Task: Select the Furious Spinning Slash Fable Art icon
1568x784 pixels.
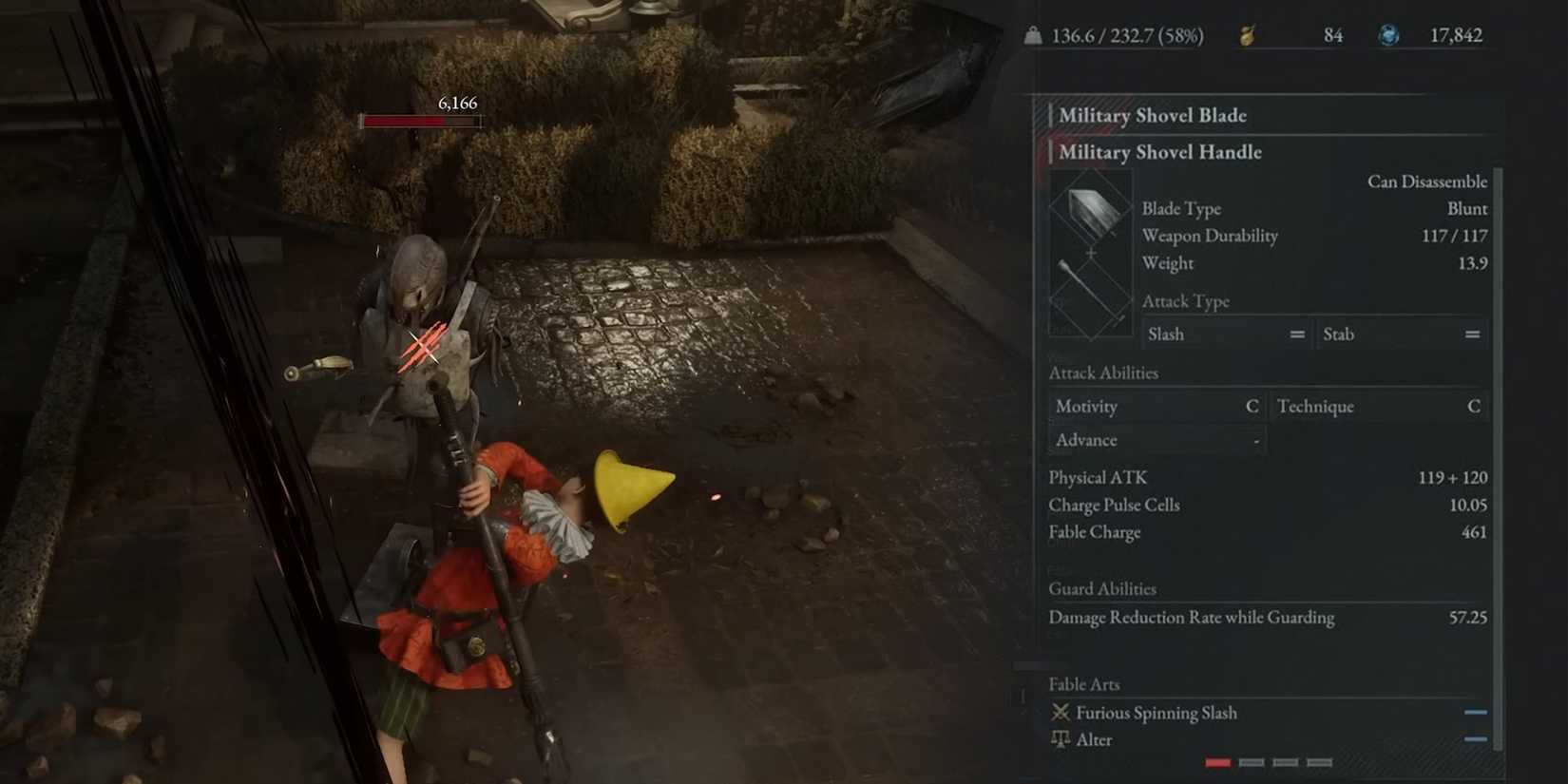Action: tap(1061, 712)
